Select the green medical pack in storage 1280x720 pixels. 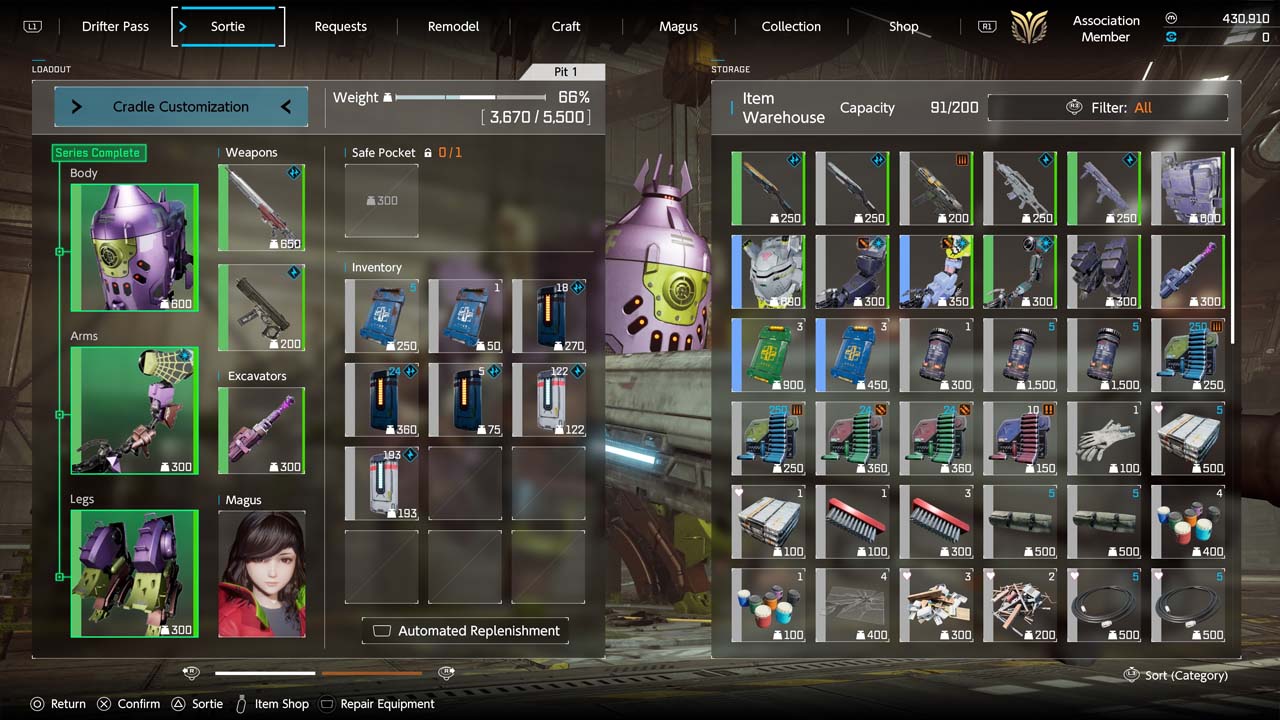(768, 355)
